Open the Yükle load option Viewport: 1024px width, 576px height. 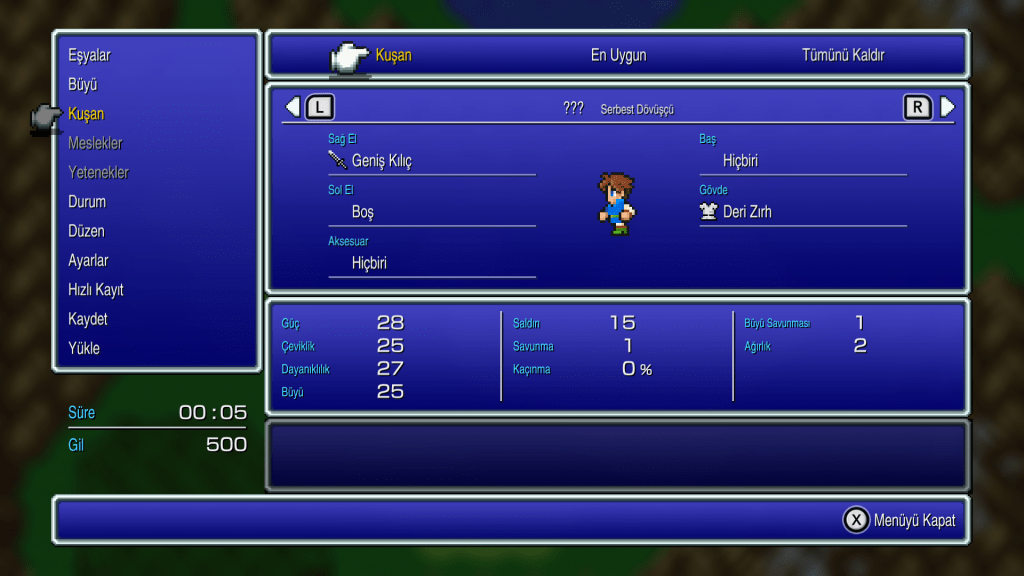(x=84, y=349)
